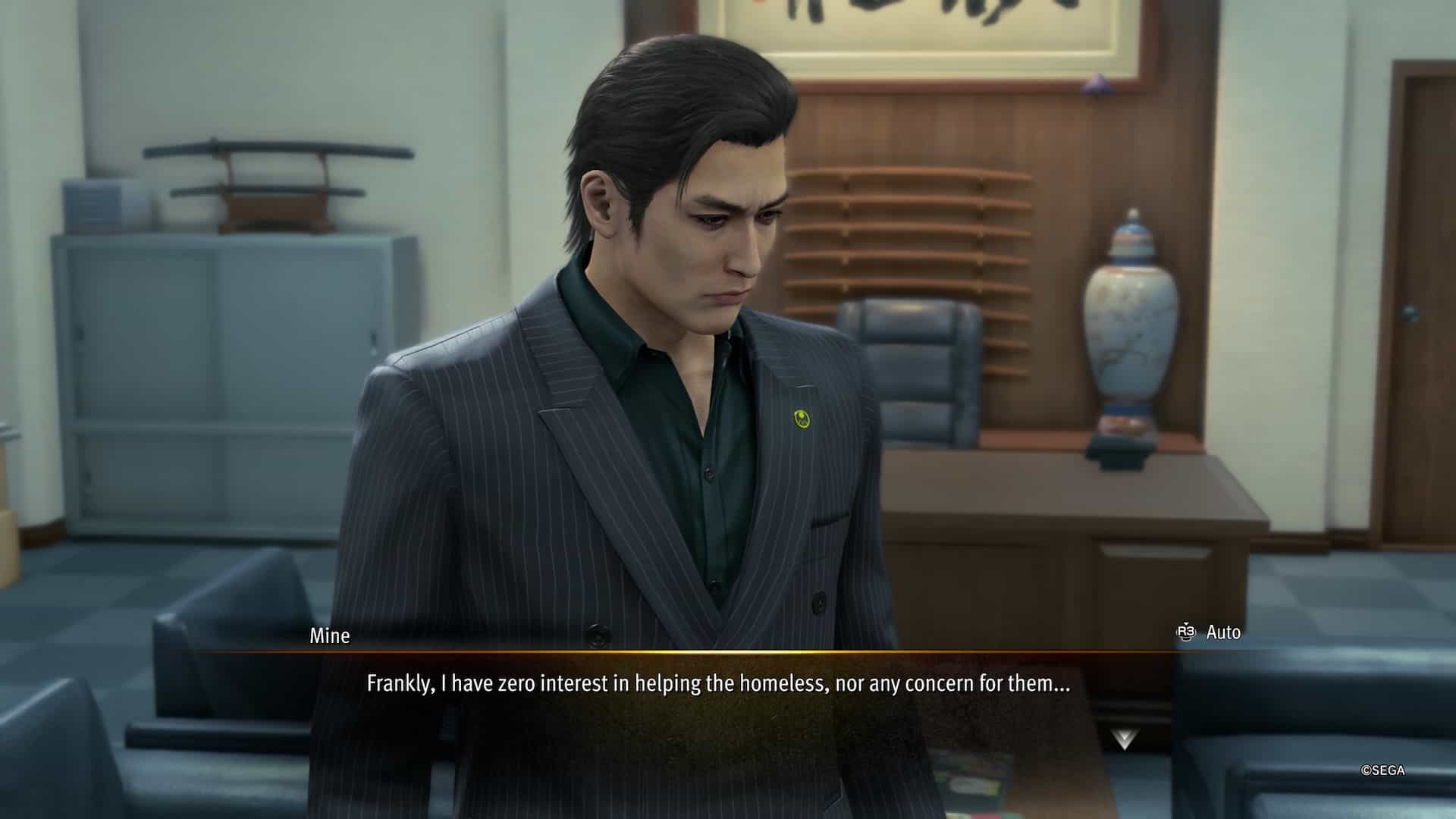Toggle the Auto dialogue advance option

[x=1209, y=632]
